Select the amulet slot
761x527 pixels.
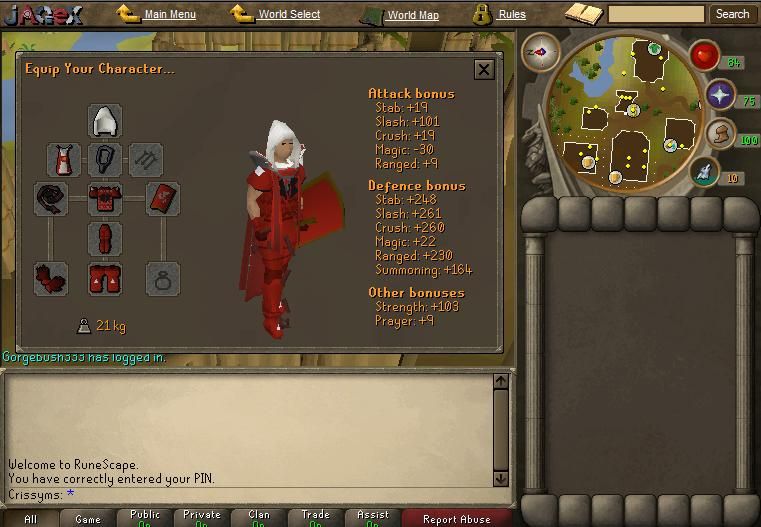(x=105, y=160)
